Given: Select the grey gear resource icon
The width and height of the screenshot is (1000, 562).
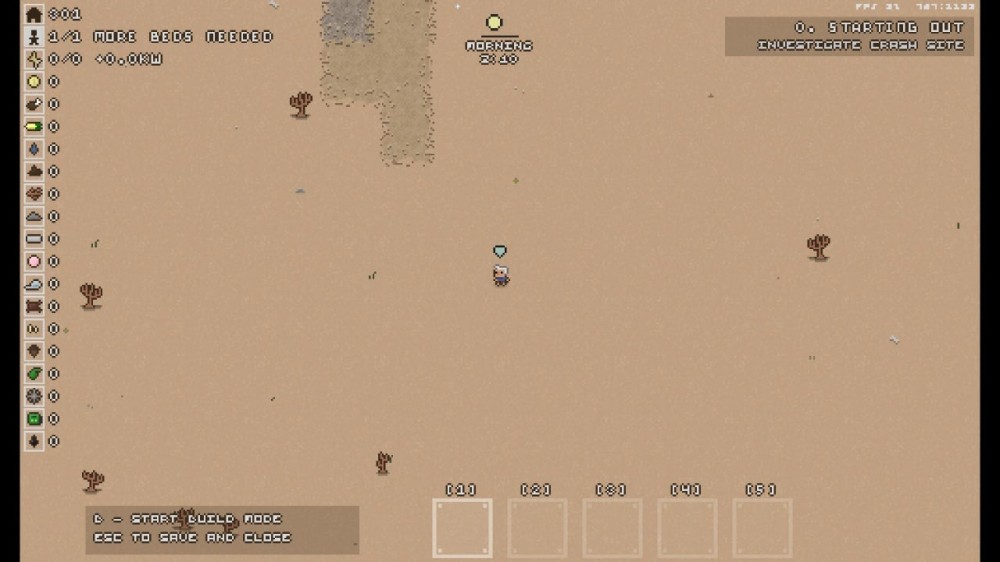Looking at the screenshot, I should point(34,396).
